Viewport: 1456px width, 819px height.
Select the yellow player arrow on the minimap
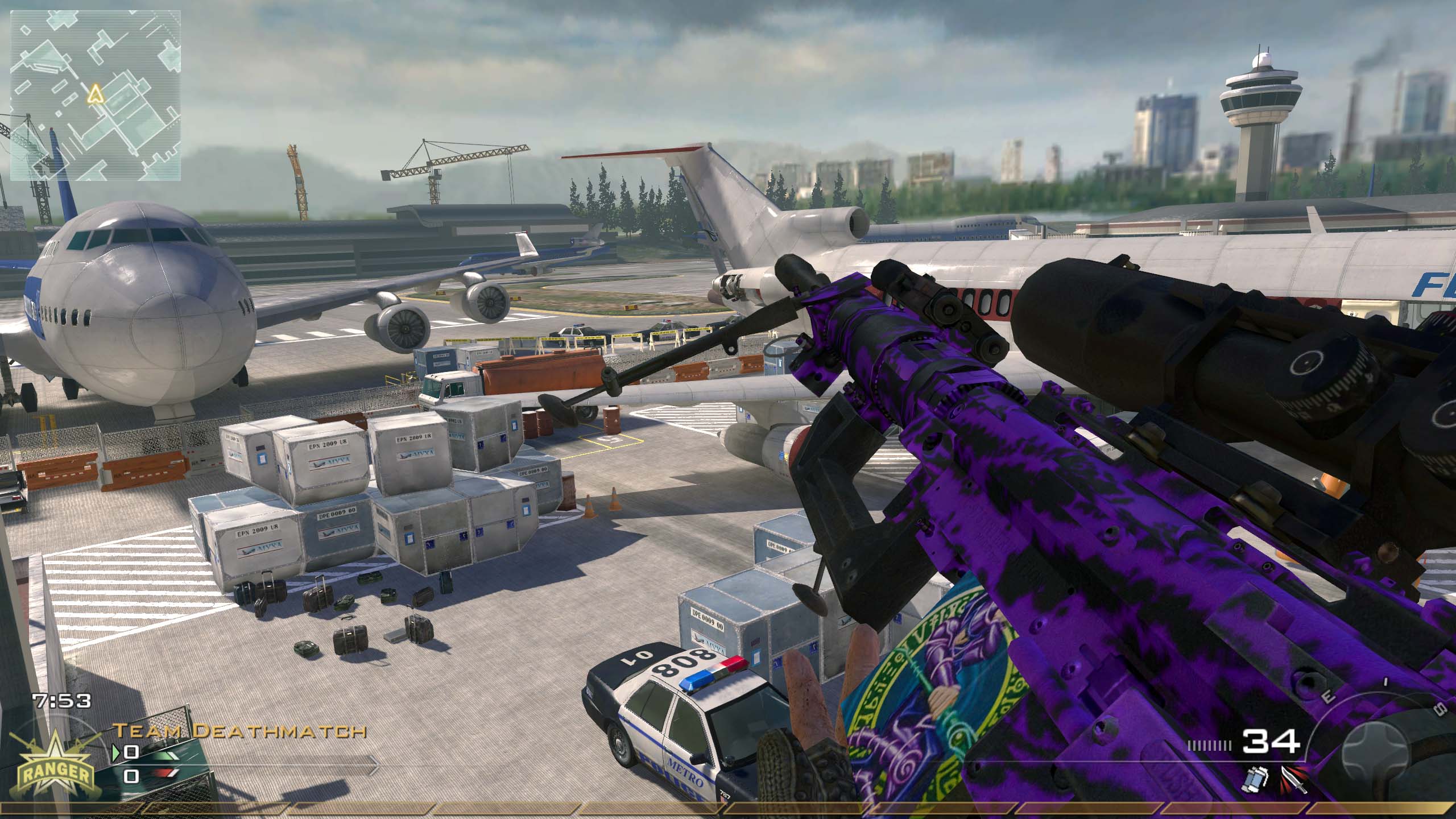[x=96, y=93]
